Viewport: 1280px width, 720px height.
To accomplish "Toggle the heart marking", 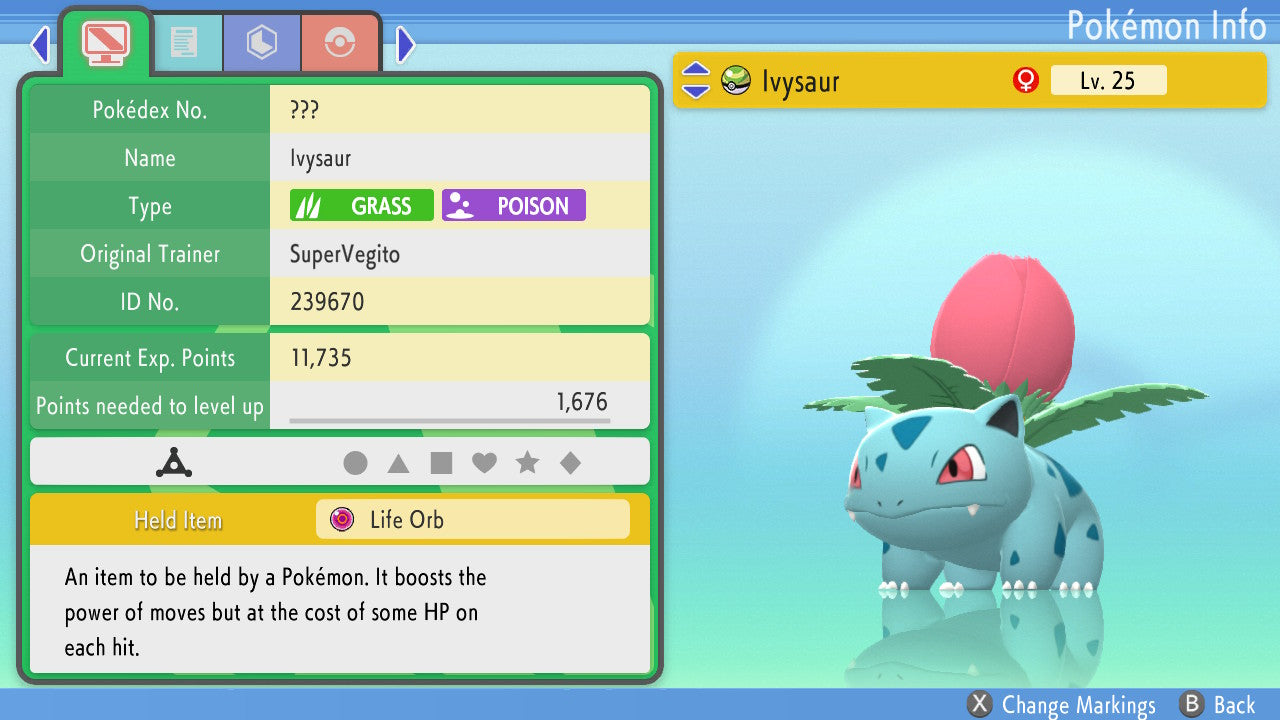I will coord(484,463).
